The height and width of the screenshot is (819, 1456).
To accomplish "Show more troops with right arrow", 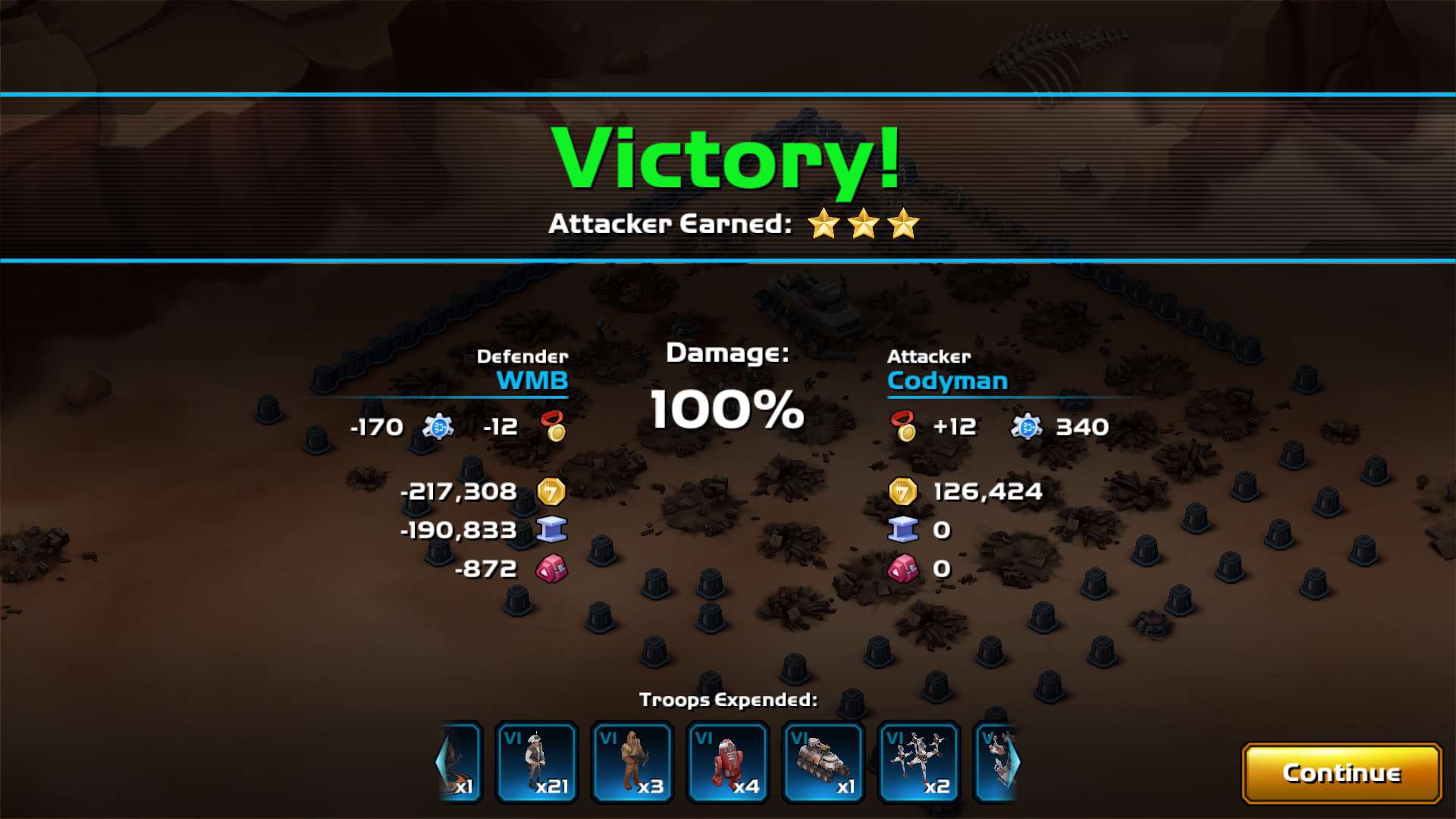I will coord(1014,761).
